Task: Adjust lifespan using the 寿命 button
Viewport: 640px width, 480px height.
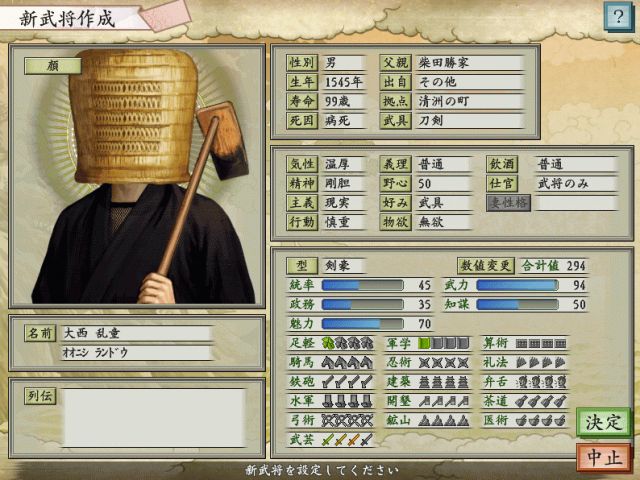Action: point(301,102)
